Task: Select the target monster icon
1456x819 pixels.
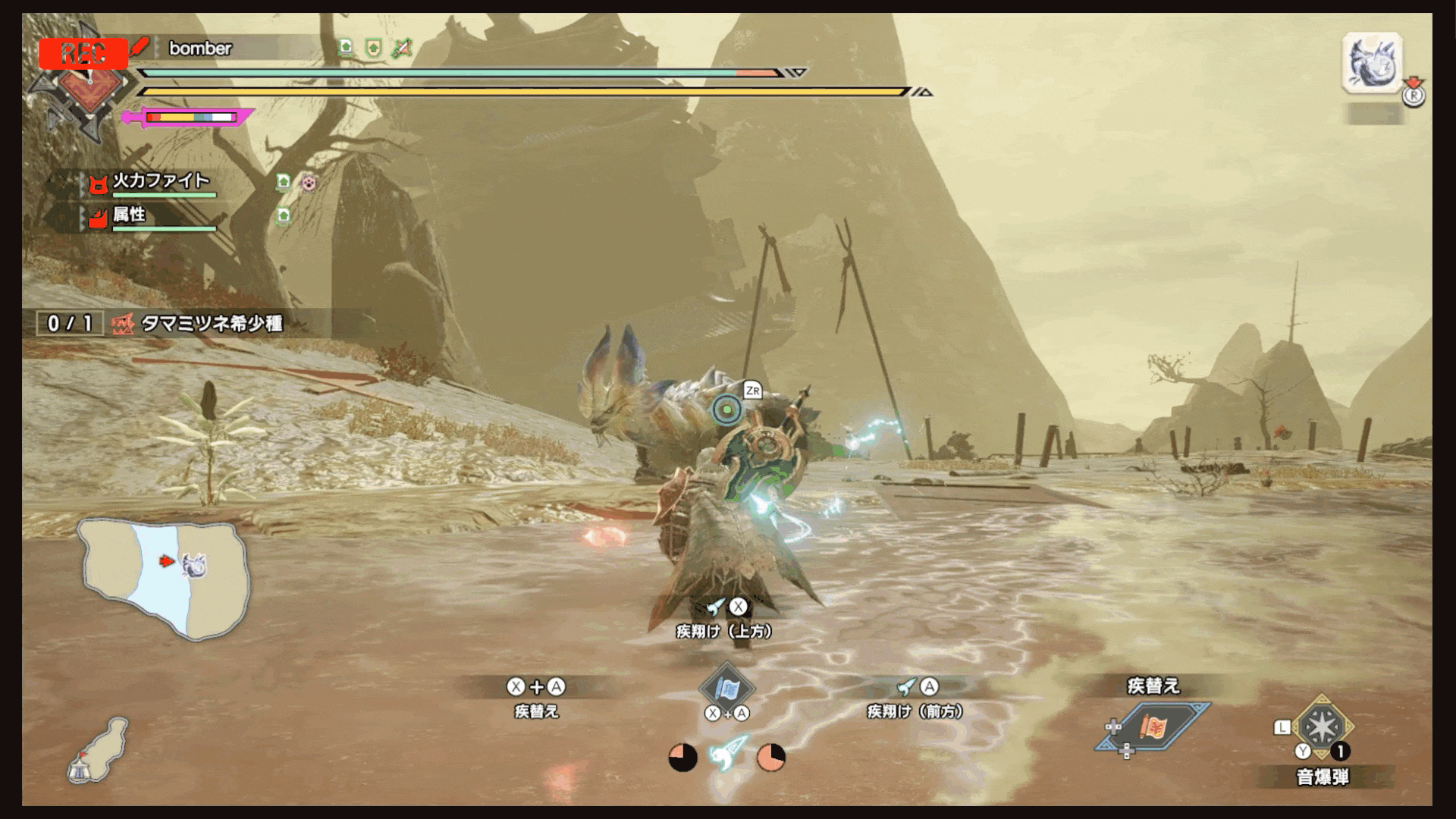Action: (1373, 64)
